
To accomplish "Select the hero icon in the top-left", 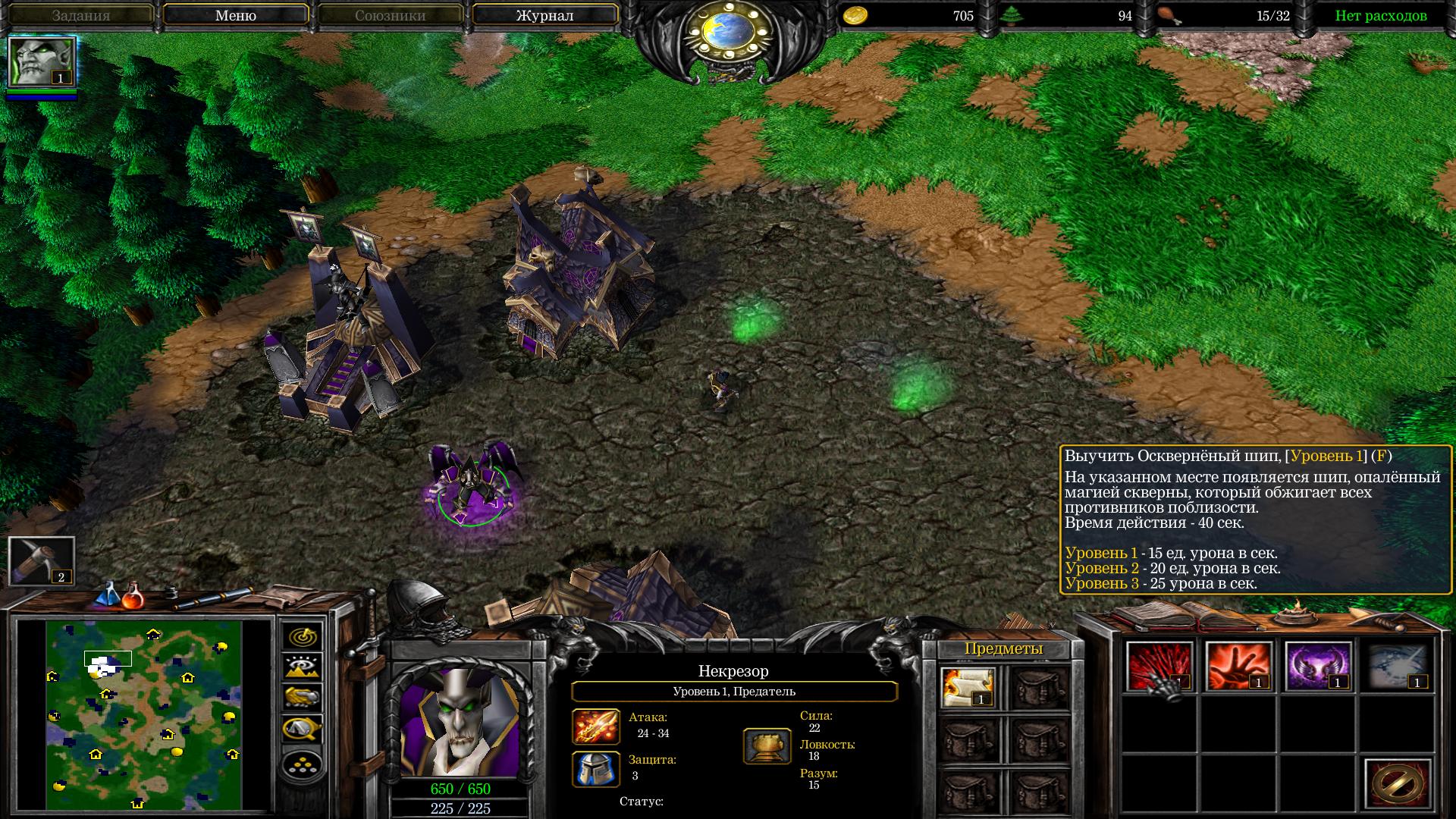I will click(41, 62).
